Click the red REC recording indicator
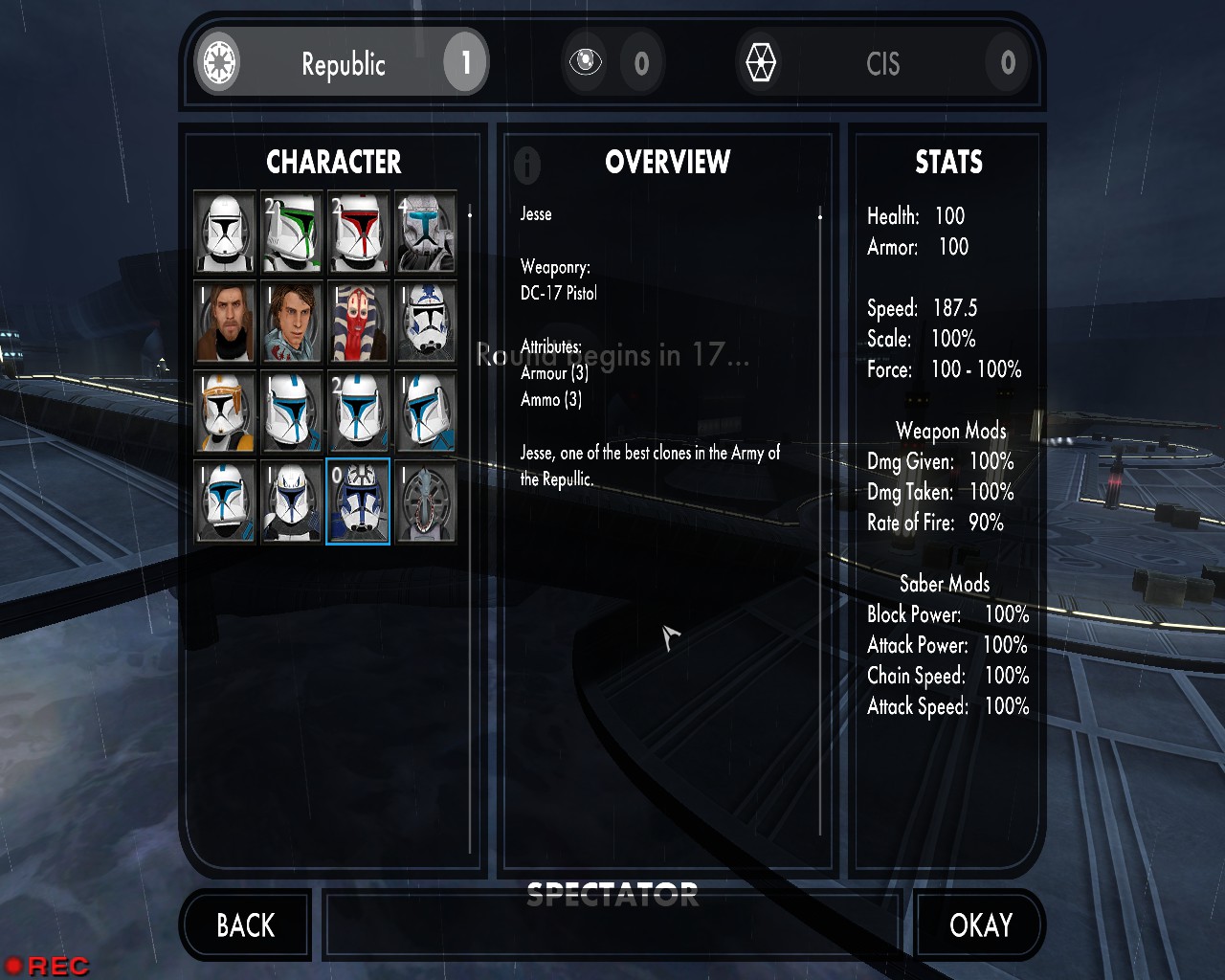1225x980 pixels. point(48,966)
